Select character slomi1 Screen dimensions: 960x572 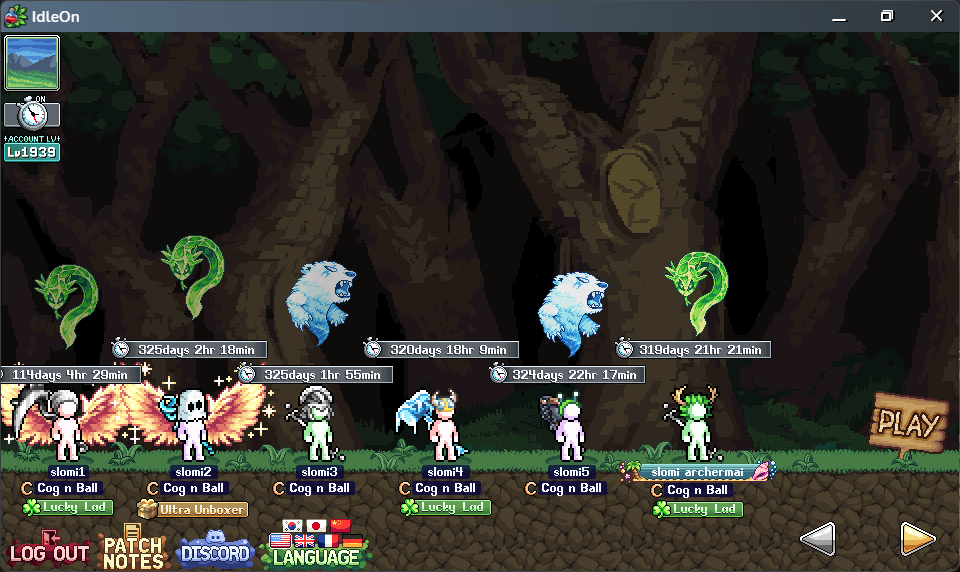click(x=67, y=427)
